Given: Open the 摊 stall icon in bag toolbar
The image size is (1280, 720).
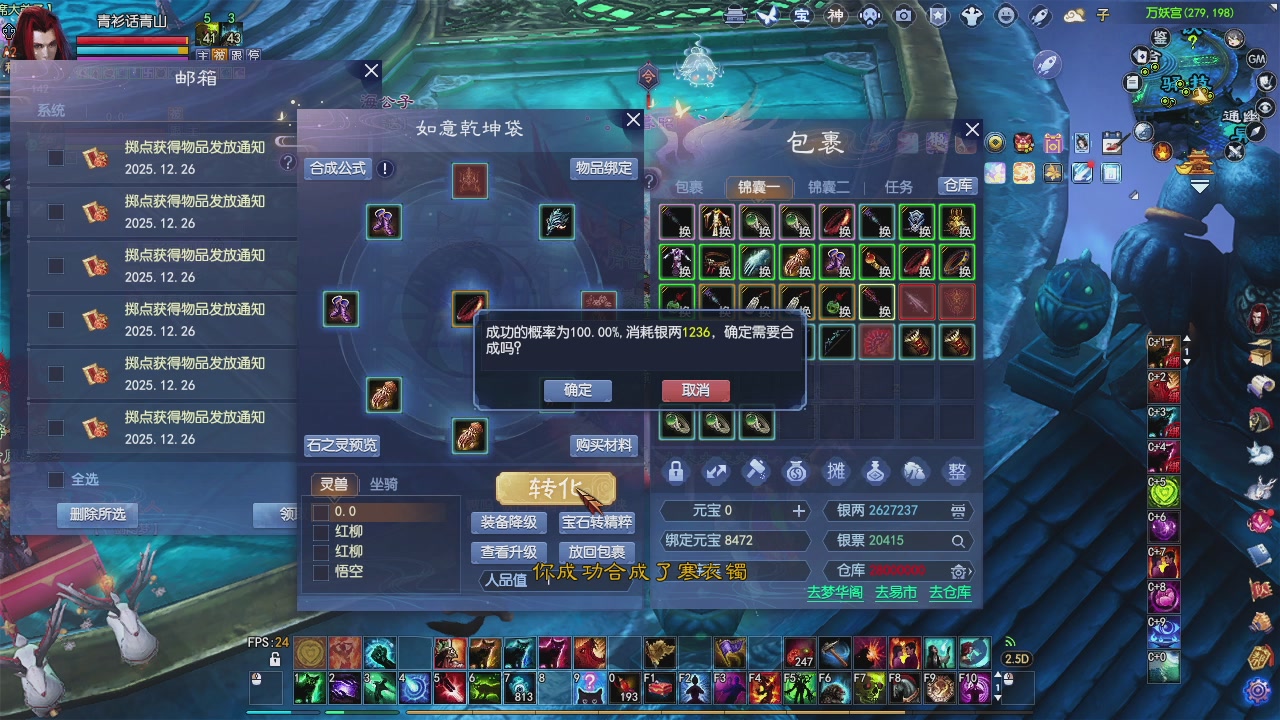Looking at the screenshot, I should coord(836,472).
